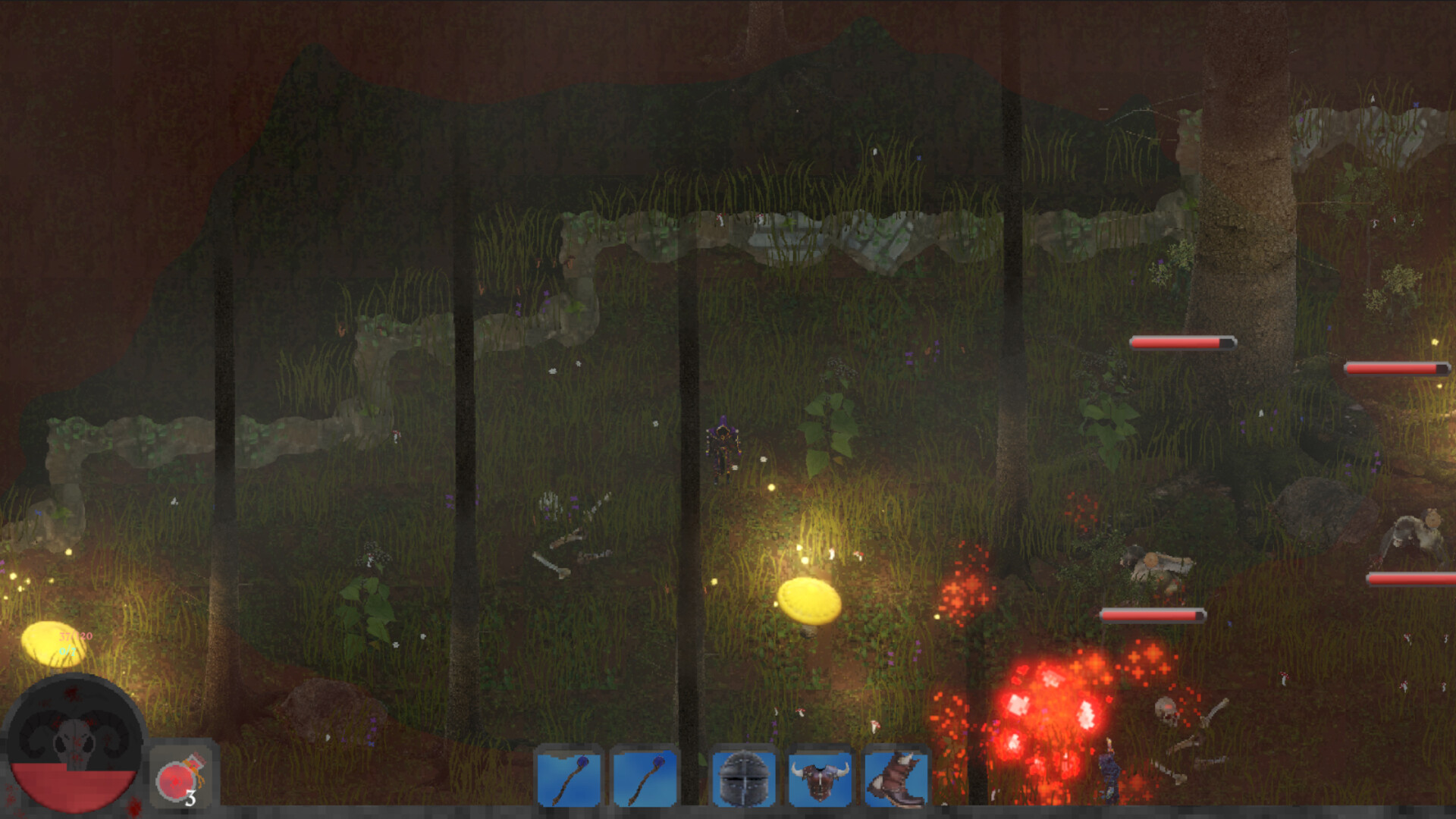Image resolution: width=1456 pixels, height=819 pixels.
Task: Click the potion stack count showing 3
Action: (x=192, y=799)
